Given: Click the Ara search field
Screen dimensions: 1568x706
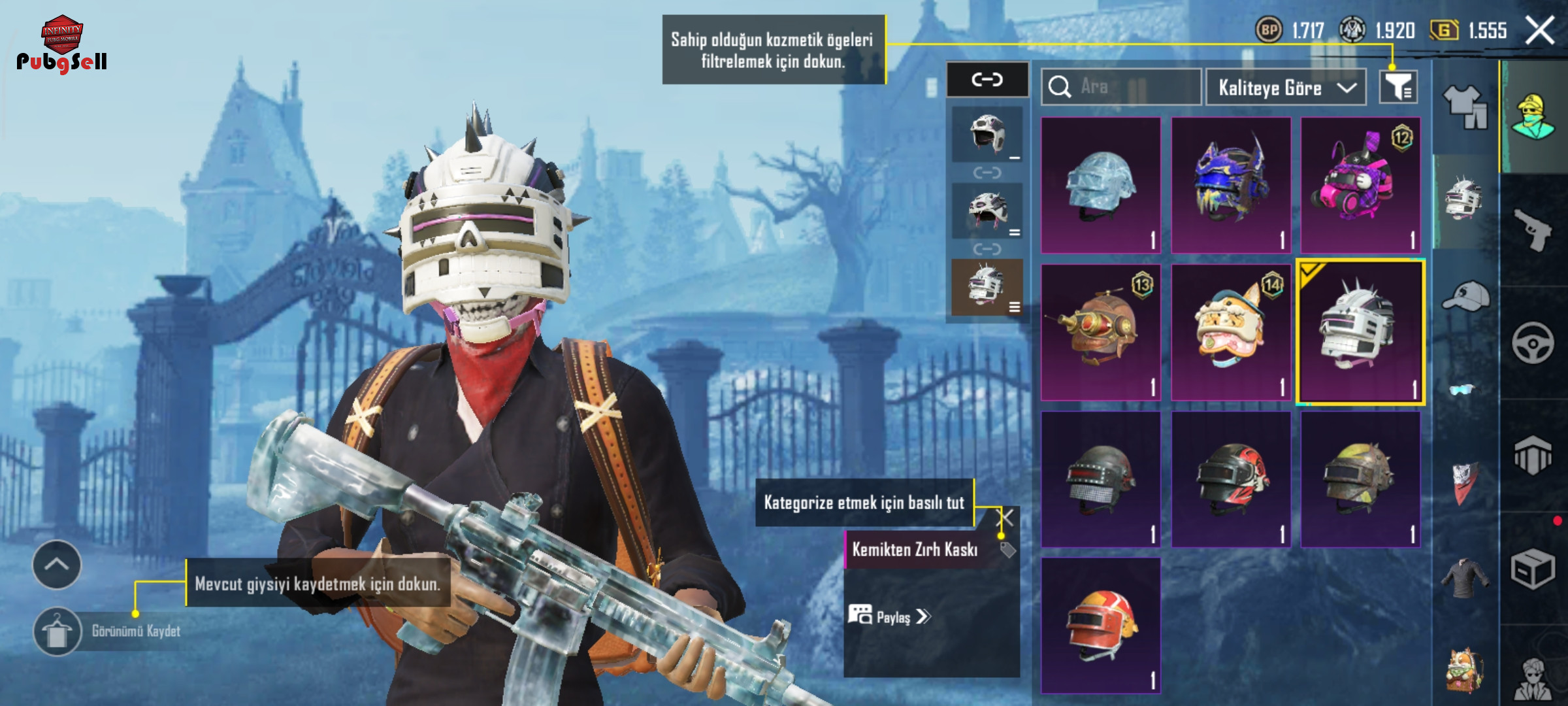Looking at the screenshot, I should (x=1121, y=87).
